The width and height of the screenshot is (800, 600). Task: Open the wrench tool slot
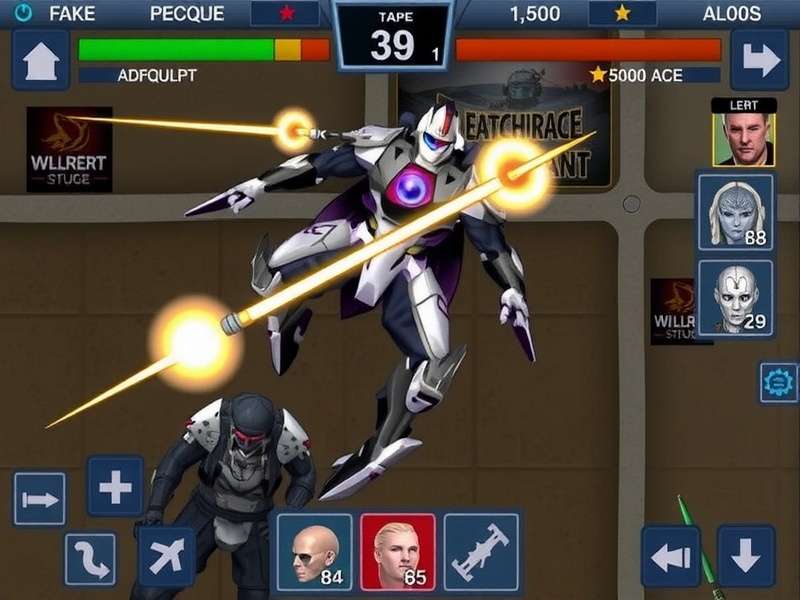click(x=481, y=550)
